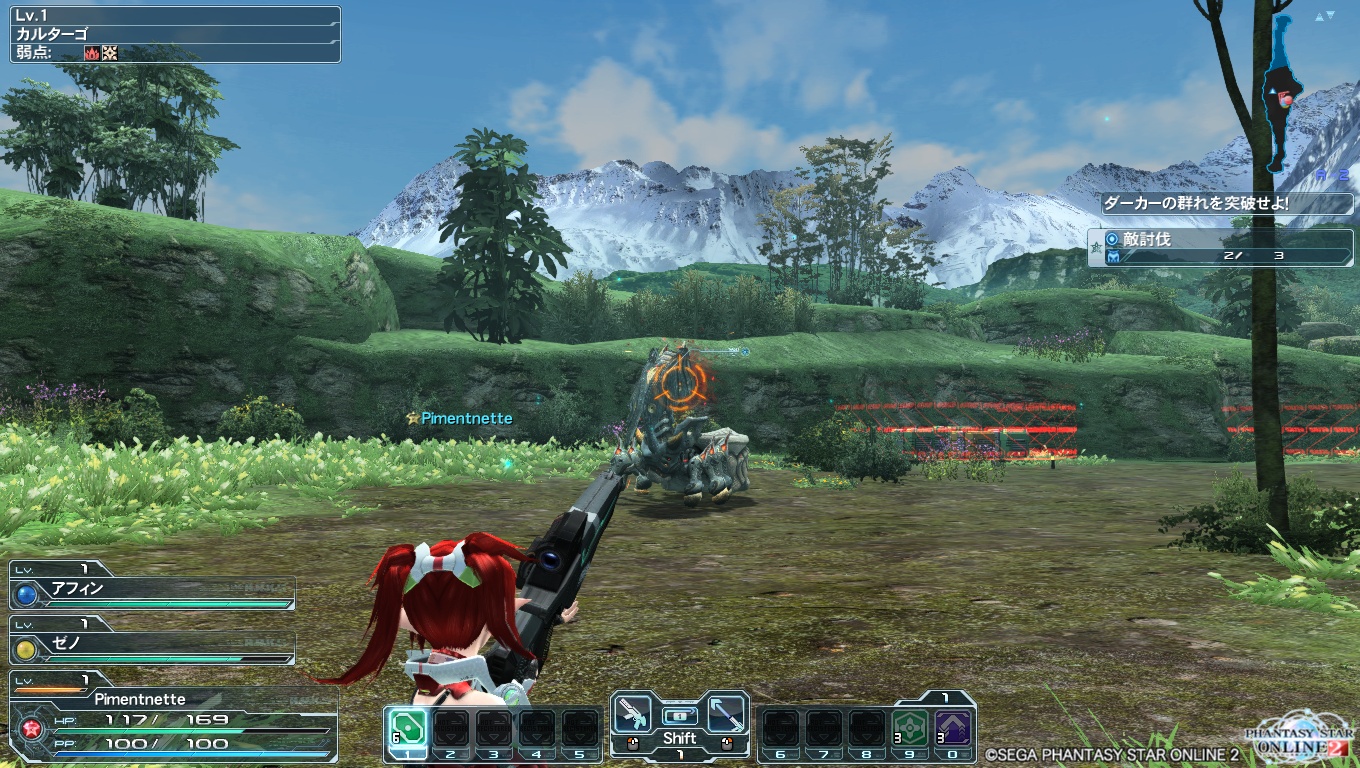Zoom out using the minimap down arrow
Image resolution: width=1360 pixels, height=768 pixels.
tap(1331, 16)
